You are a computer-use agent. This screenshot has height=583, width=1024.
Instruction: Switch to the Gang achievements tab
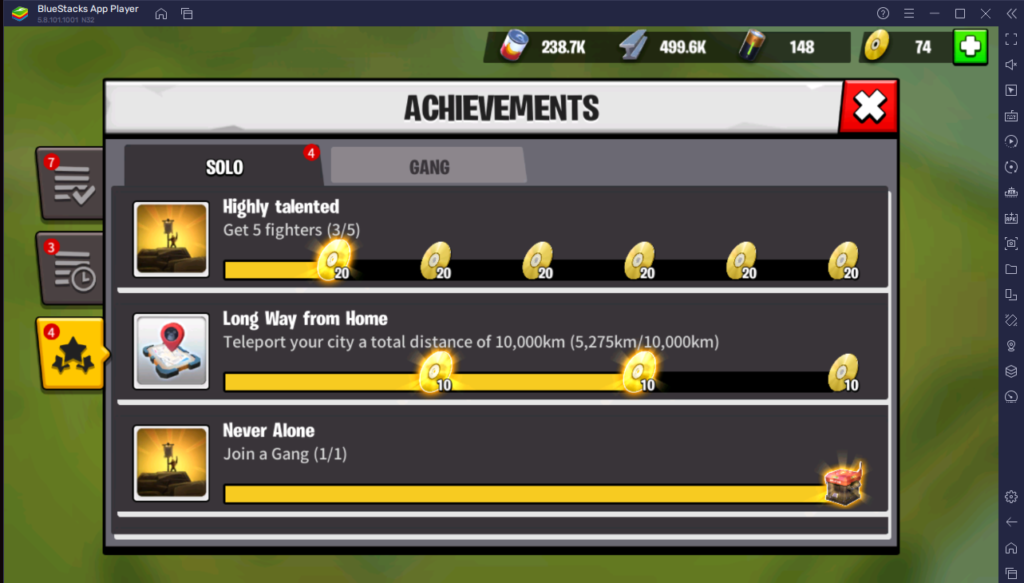click(x=428, y=167)
